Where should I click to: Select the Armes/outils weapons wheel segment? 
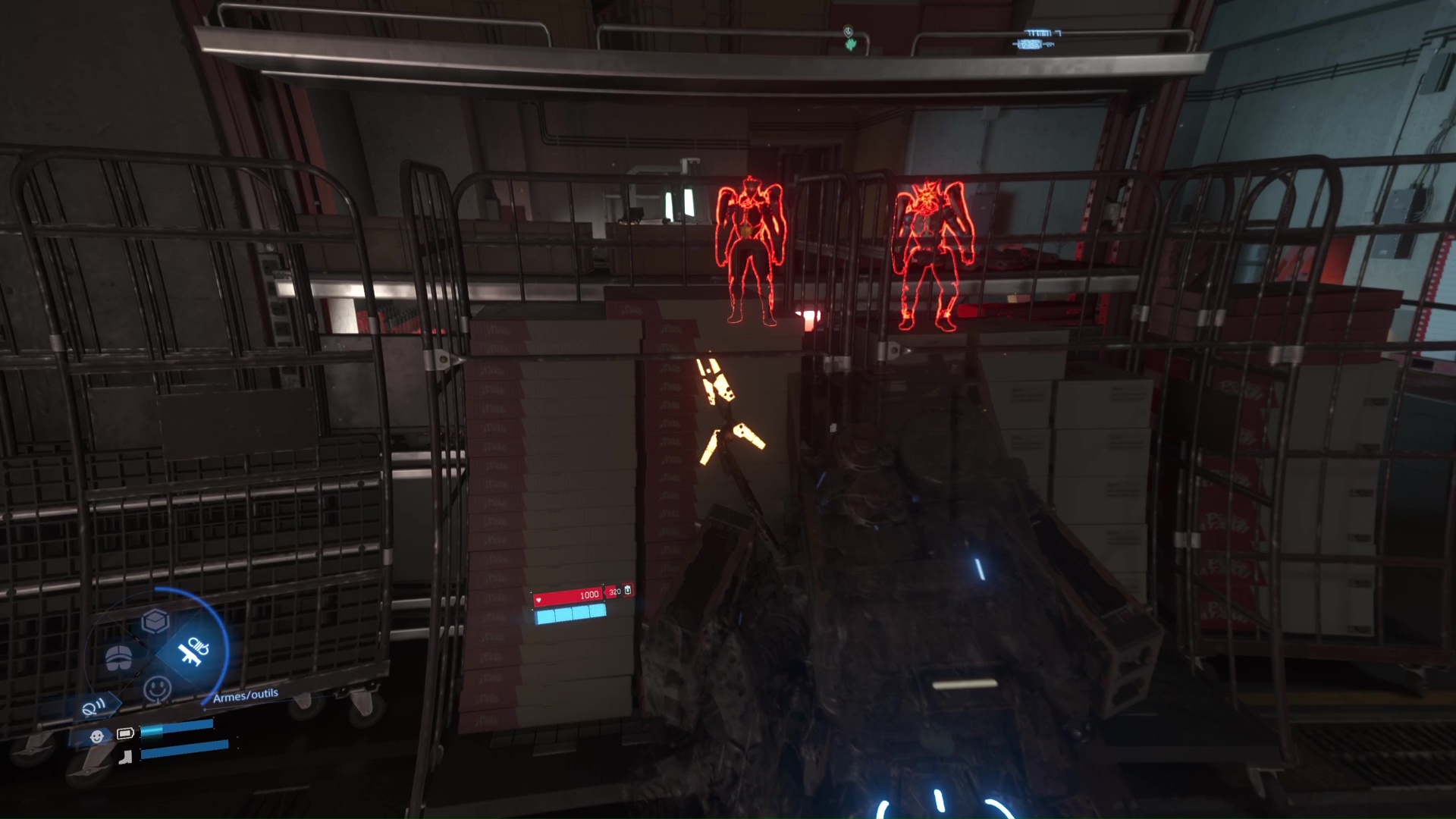[x=193, y=651]
